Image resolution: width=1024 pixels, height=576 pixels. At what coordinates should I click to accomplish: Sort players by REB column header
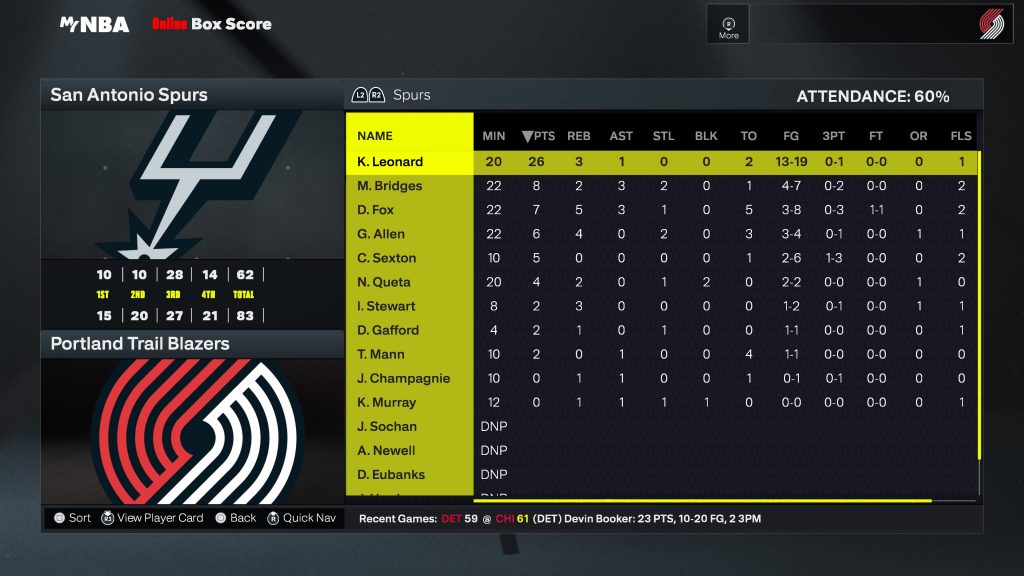[579, 136]
